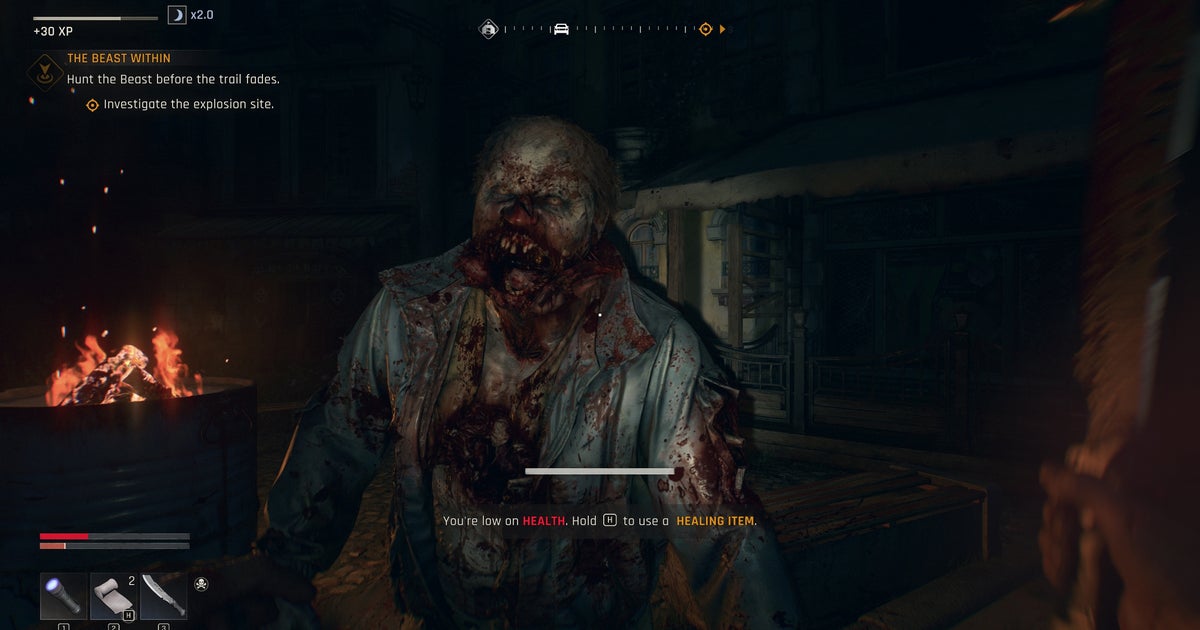Equip the machete weapon slot
The image size is (1200, 630).
point(163,596)
